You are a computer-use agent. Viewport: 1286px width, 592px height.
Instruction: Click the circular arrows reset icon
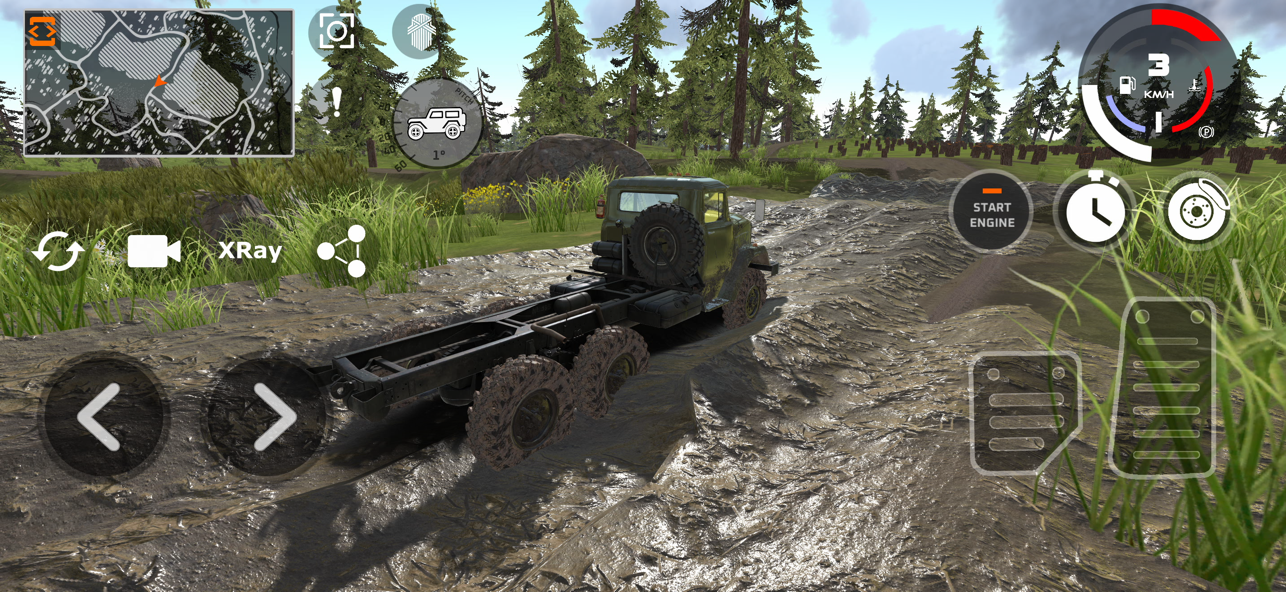coord(57,252)
